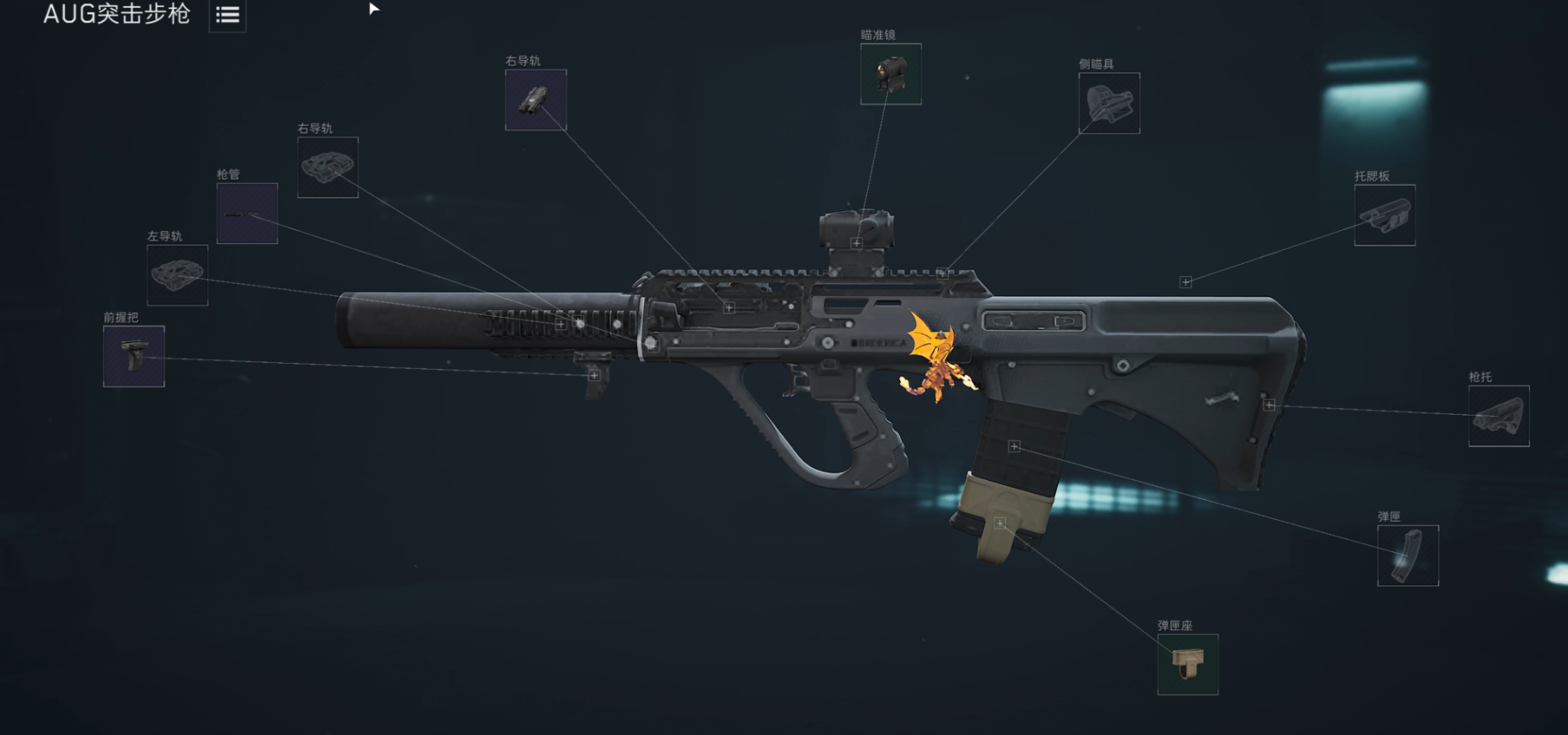Choose the 托腮板 cheek rest slot

(x=1384, y=215)
